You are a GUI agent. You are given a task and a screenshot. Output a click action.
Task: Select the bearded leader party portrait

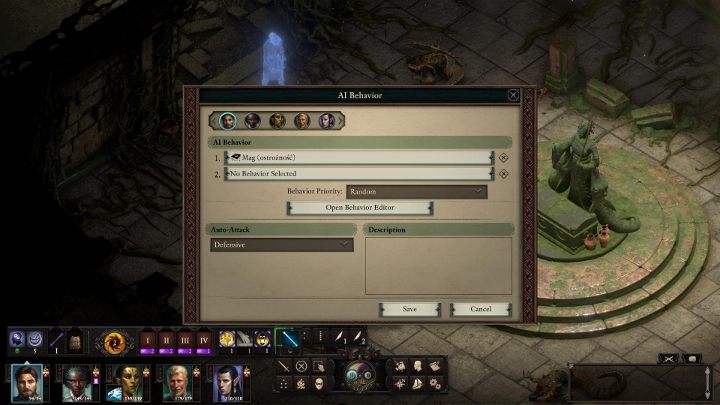[x=28, y=383]
